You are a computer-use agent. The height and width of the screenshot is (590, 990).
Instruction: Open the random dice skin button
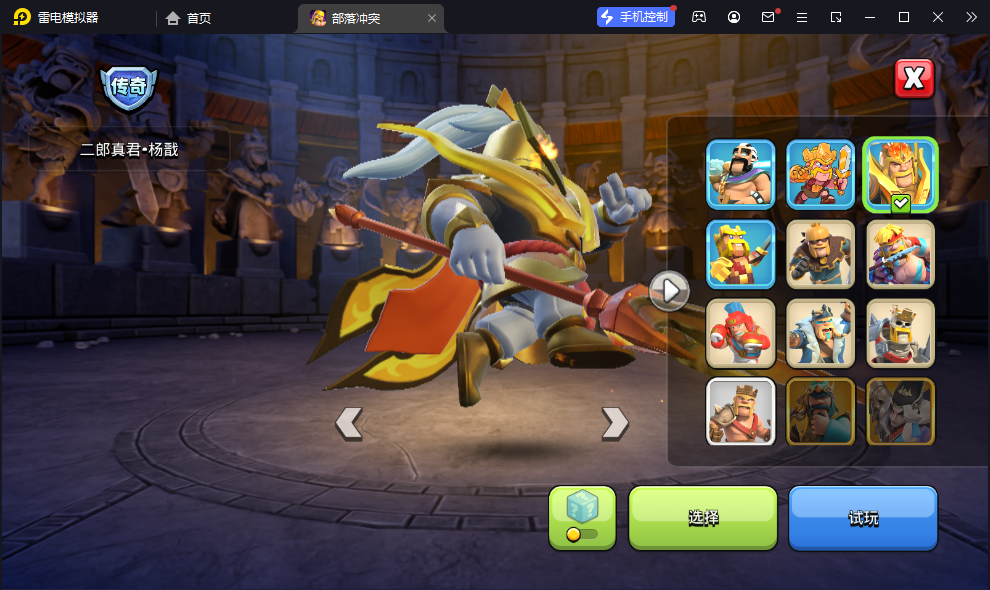pos(582,518)
